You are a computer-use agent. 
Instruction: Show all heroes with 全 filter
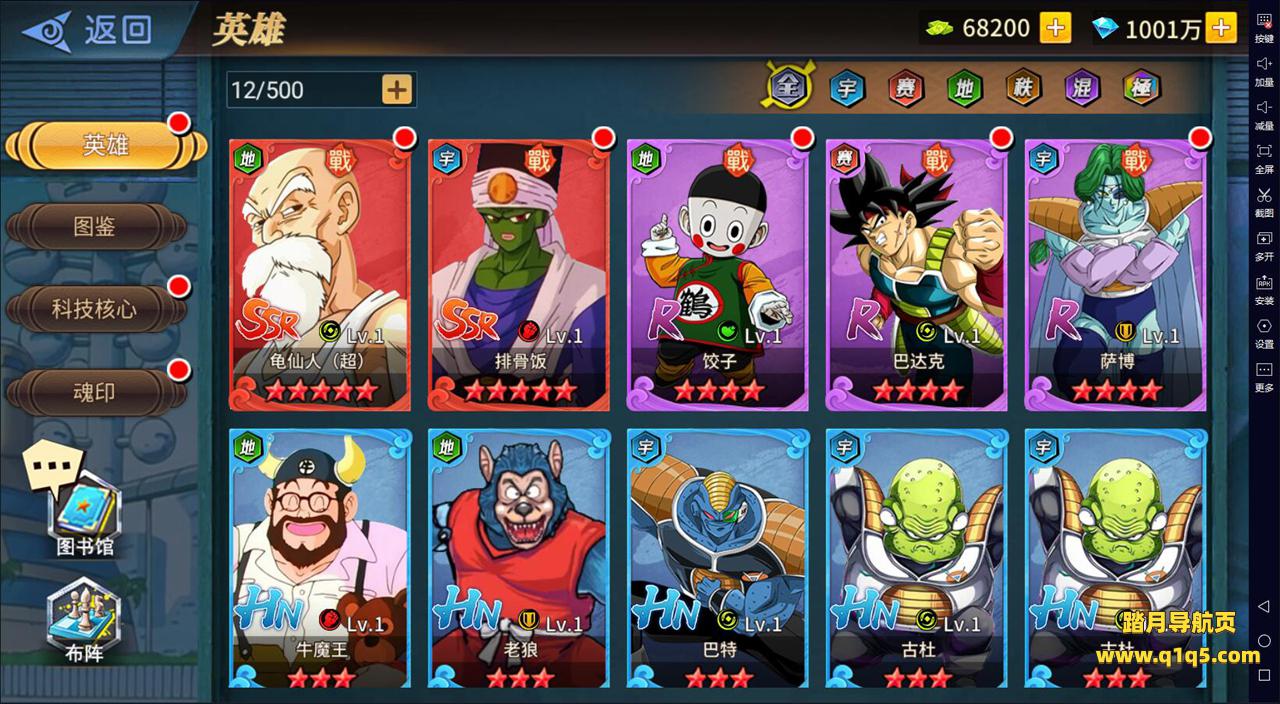click(788, 88)
